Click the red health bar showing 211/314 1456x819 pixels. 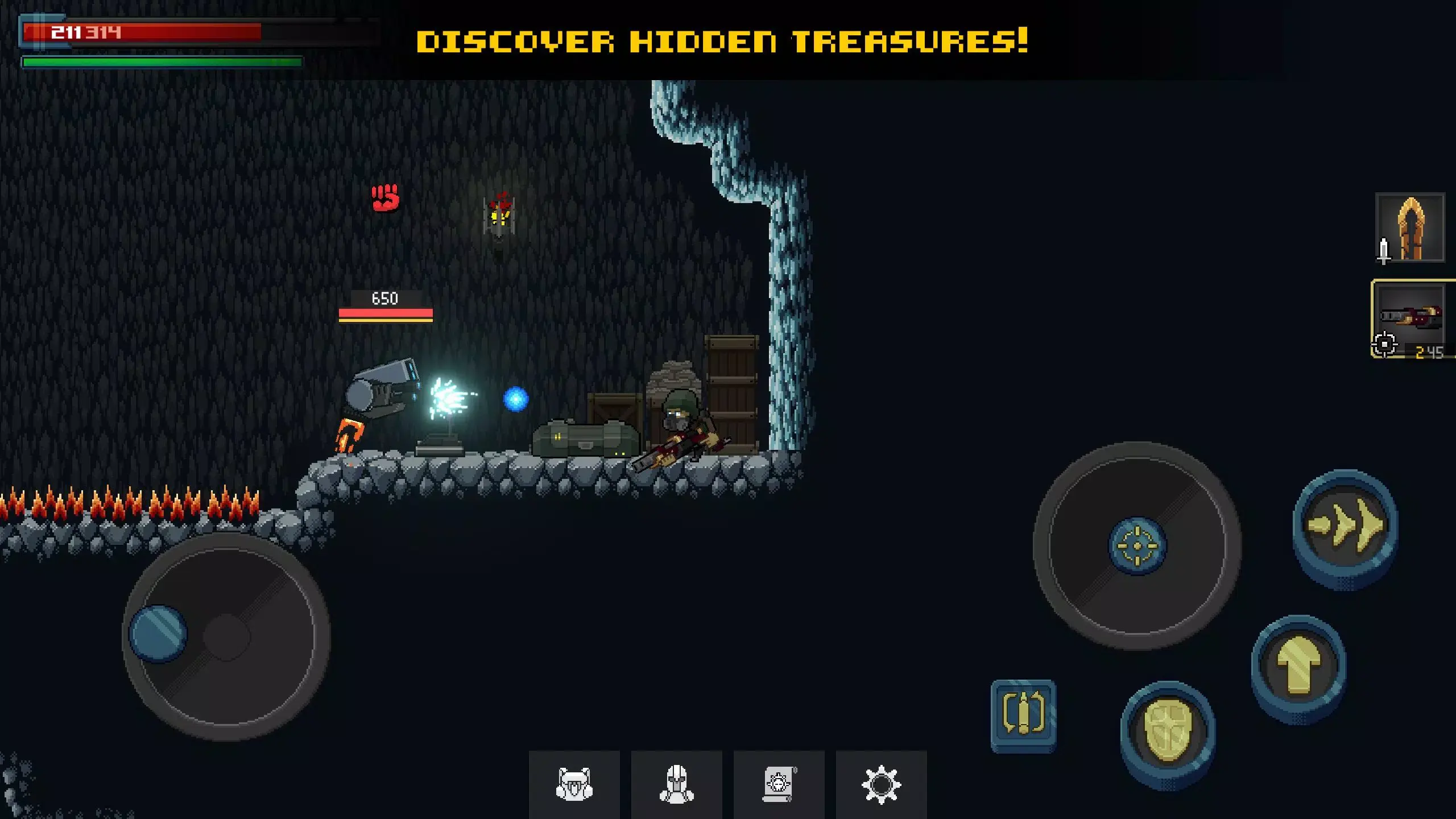(x=142, y=31)
